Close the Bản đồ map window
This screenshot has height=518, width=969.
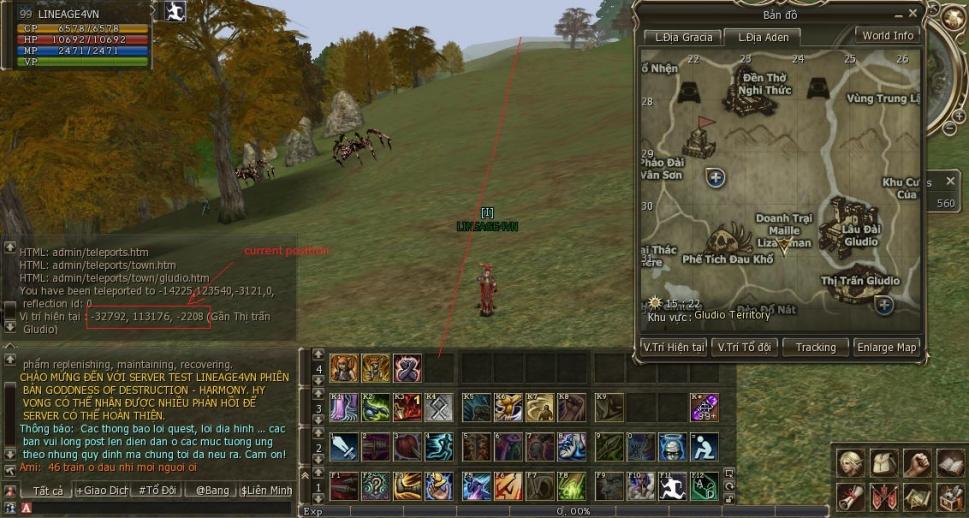pos(912,14)
